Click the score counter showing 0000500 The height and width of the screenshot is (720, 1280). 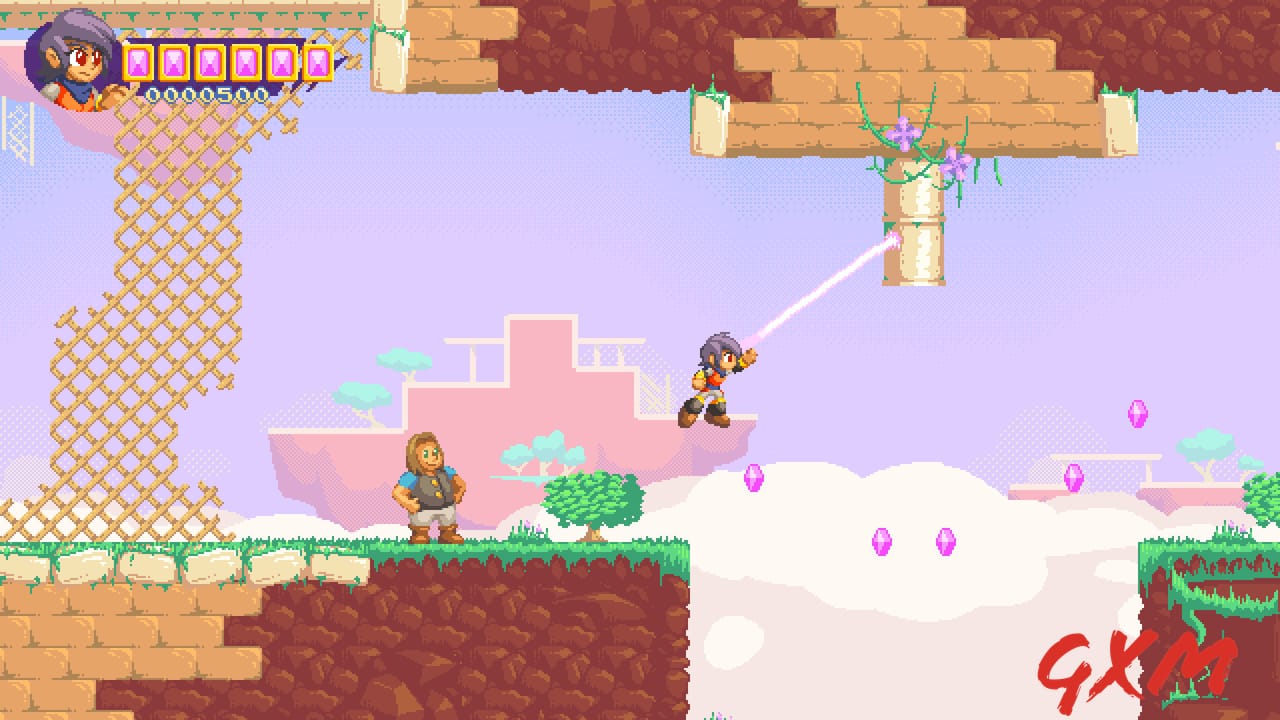[210, 95]
